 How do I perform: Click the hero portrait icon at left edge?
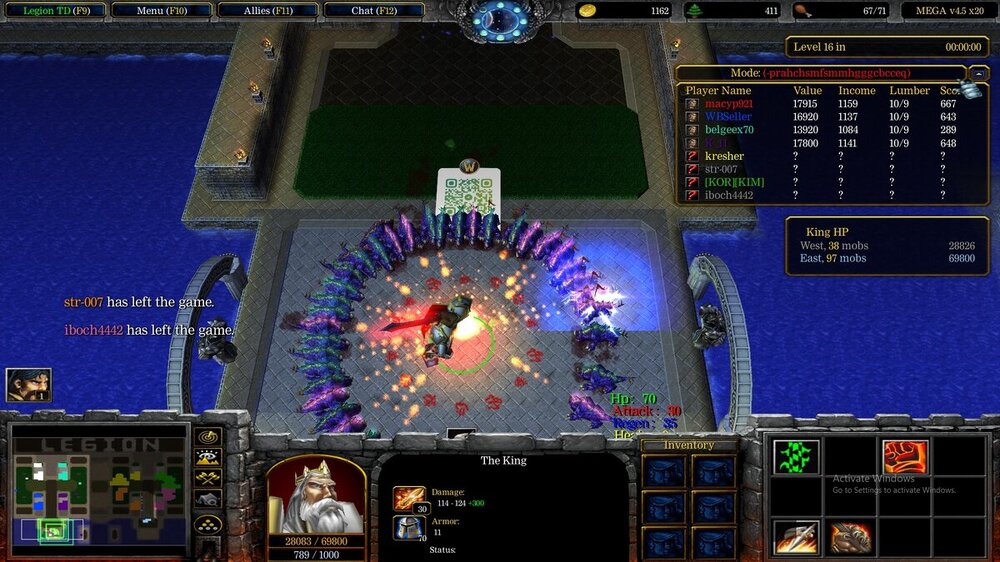[28, 385]
